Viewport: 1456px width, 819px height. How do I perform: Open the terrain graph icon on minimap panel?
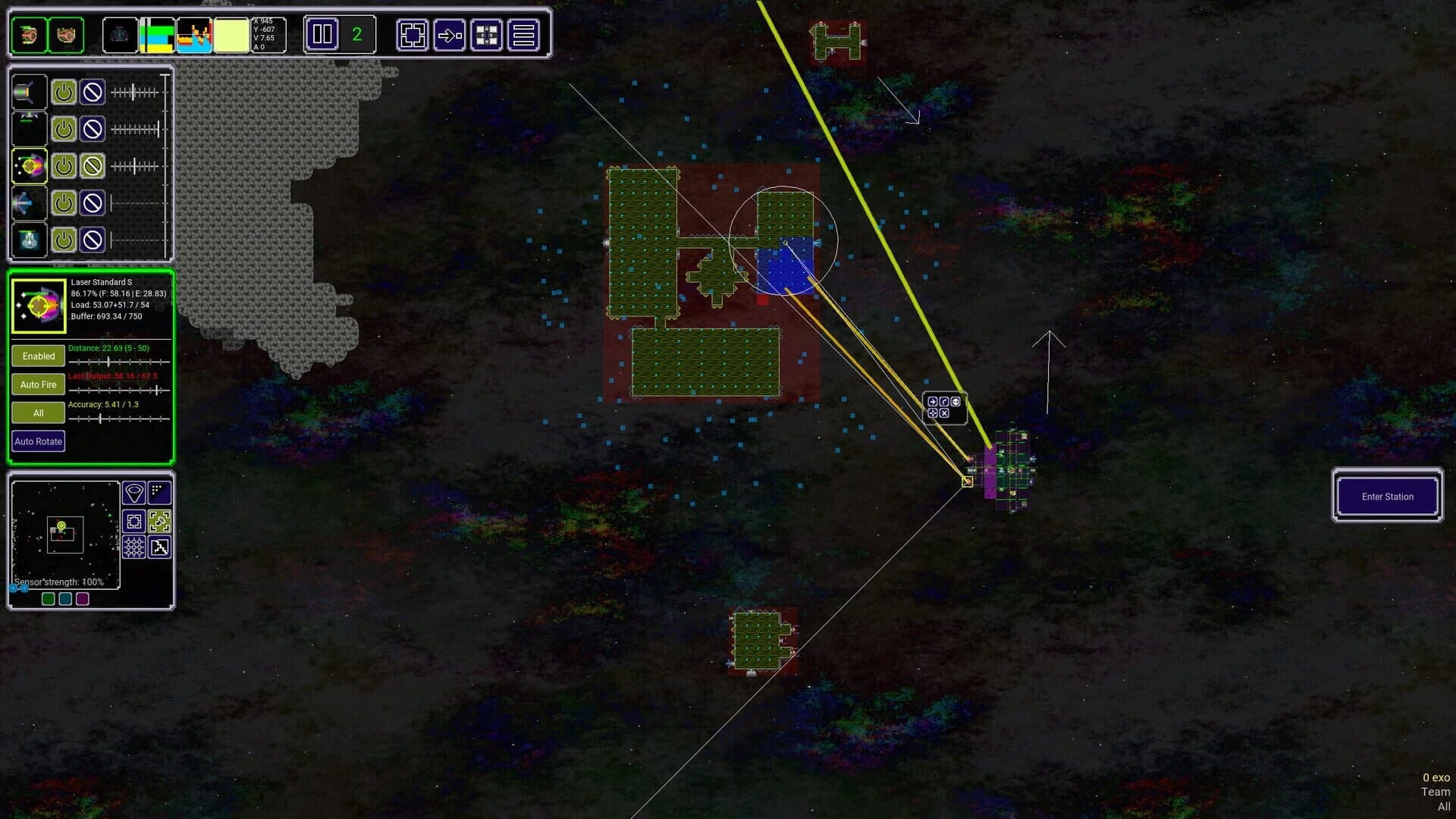click(x=160, y=547)
